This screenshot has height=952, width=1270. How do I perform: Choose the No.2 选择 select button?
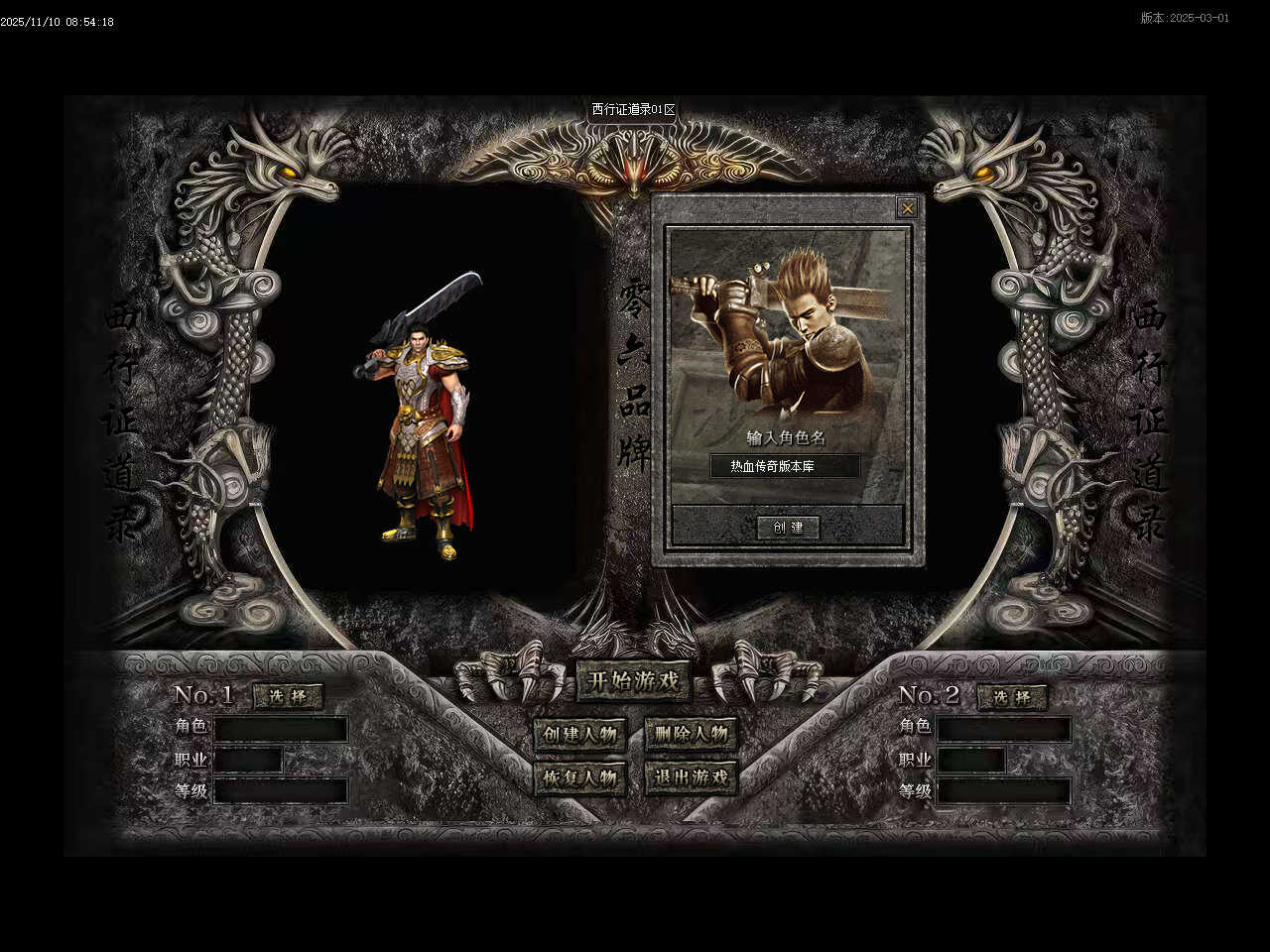click(1012, 697)
